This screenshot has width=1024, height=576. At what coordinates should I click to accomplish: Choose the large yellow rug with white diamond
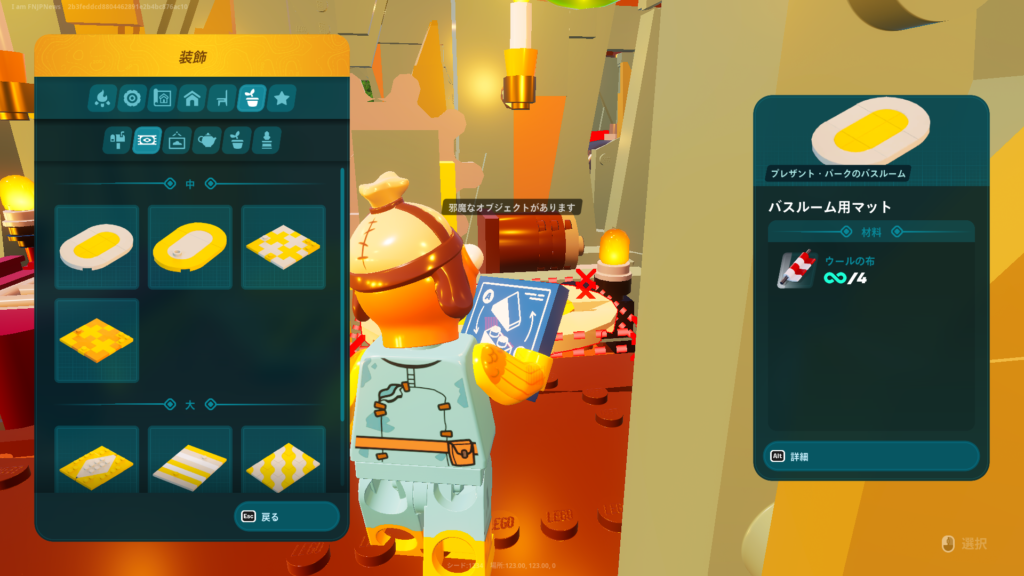point(97,461)
